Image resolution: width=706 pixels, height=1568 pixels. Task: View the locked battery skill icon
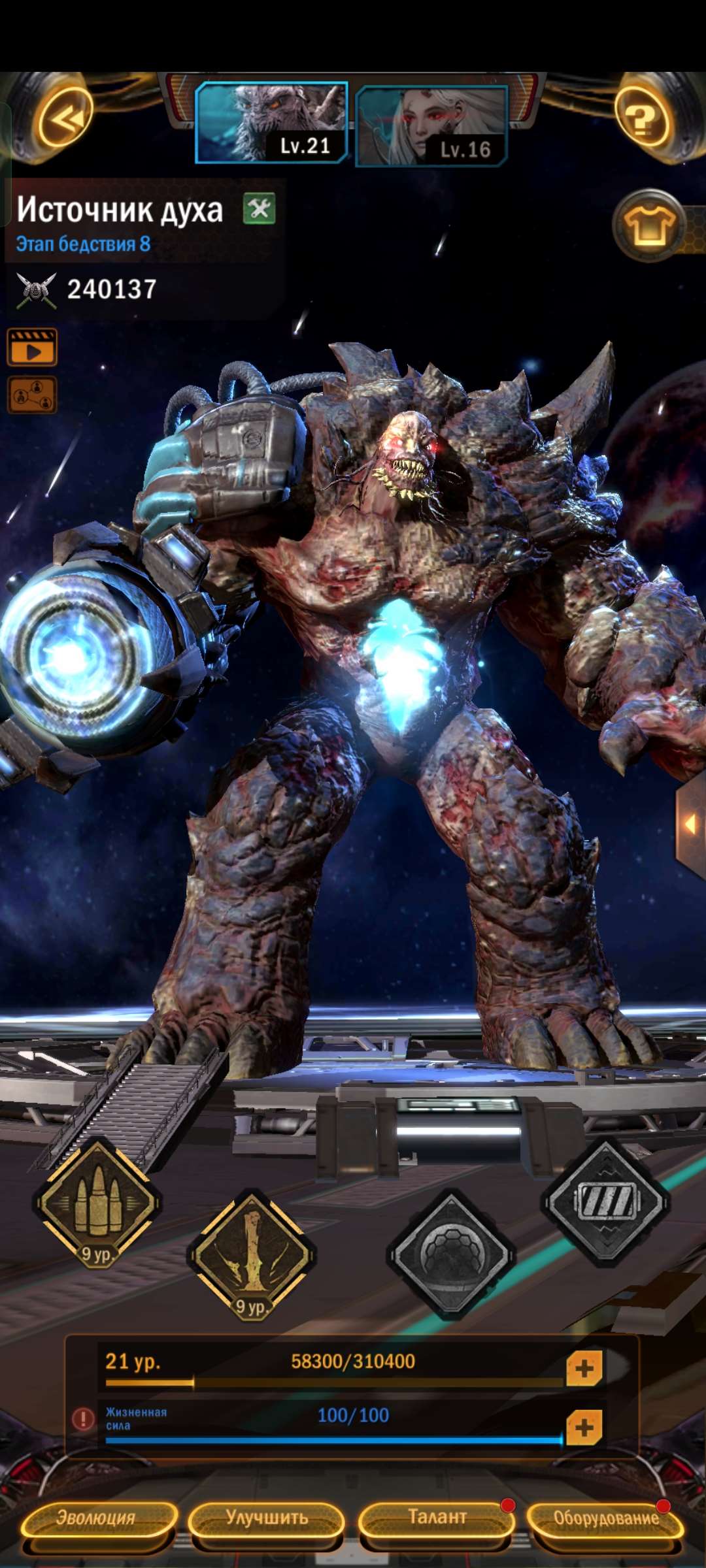click(605, 1202)
